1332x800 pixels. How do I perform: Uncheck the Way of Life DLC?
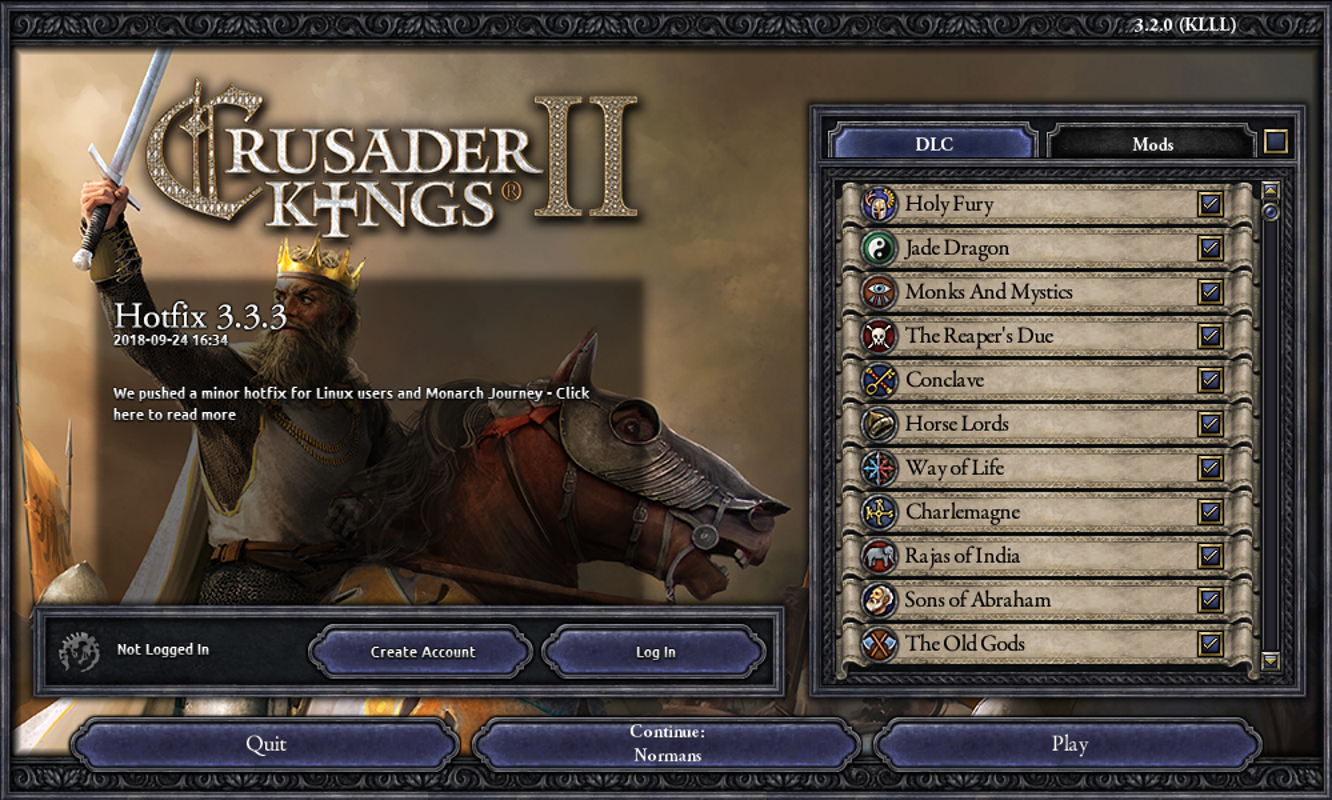click(x=1210, y=468)
